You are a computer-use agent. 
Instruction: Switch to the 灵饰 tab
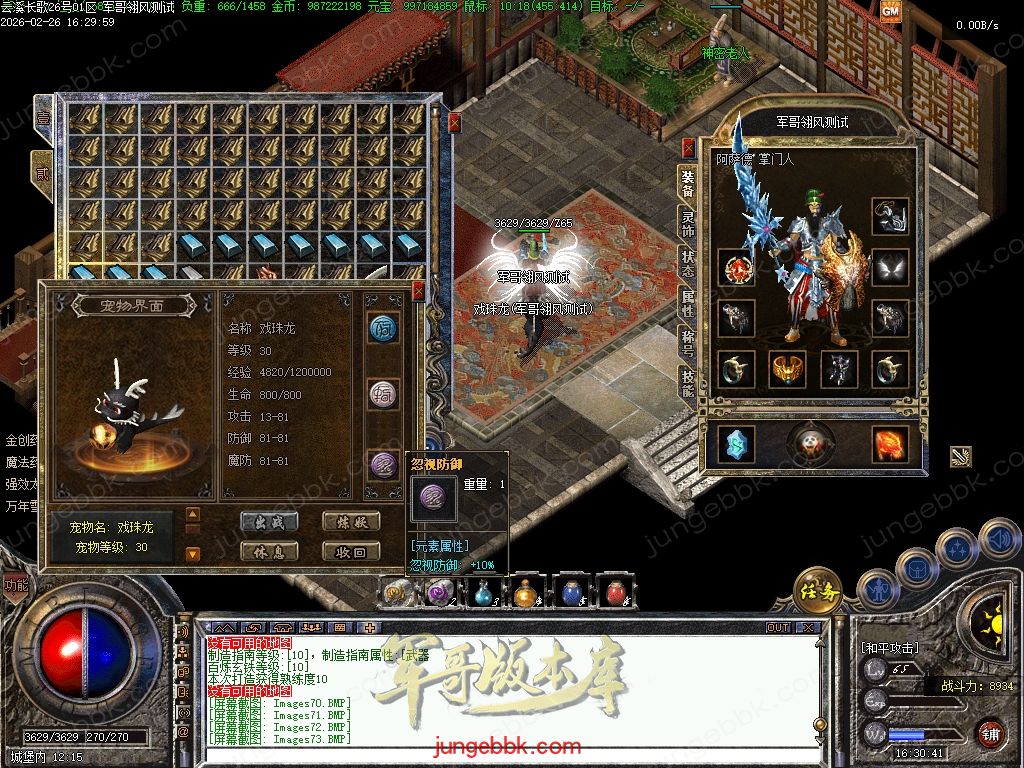(688, 222)
